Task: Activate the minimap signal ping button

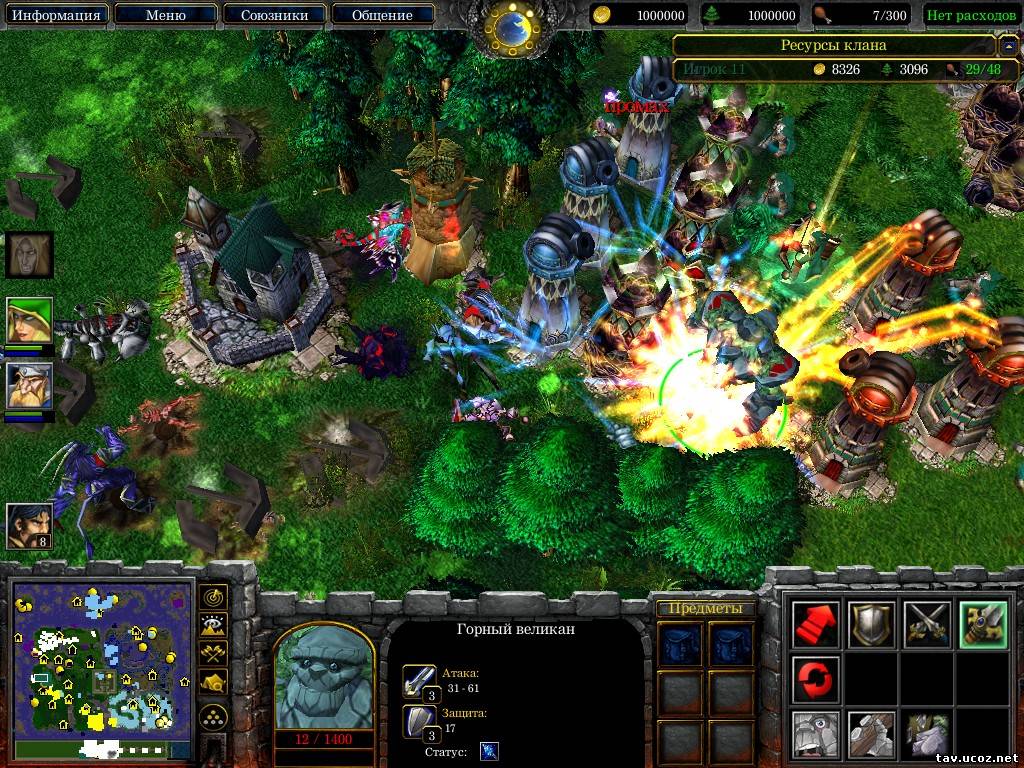Action: coord(213,598)
